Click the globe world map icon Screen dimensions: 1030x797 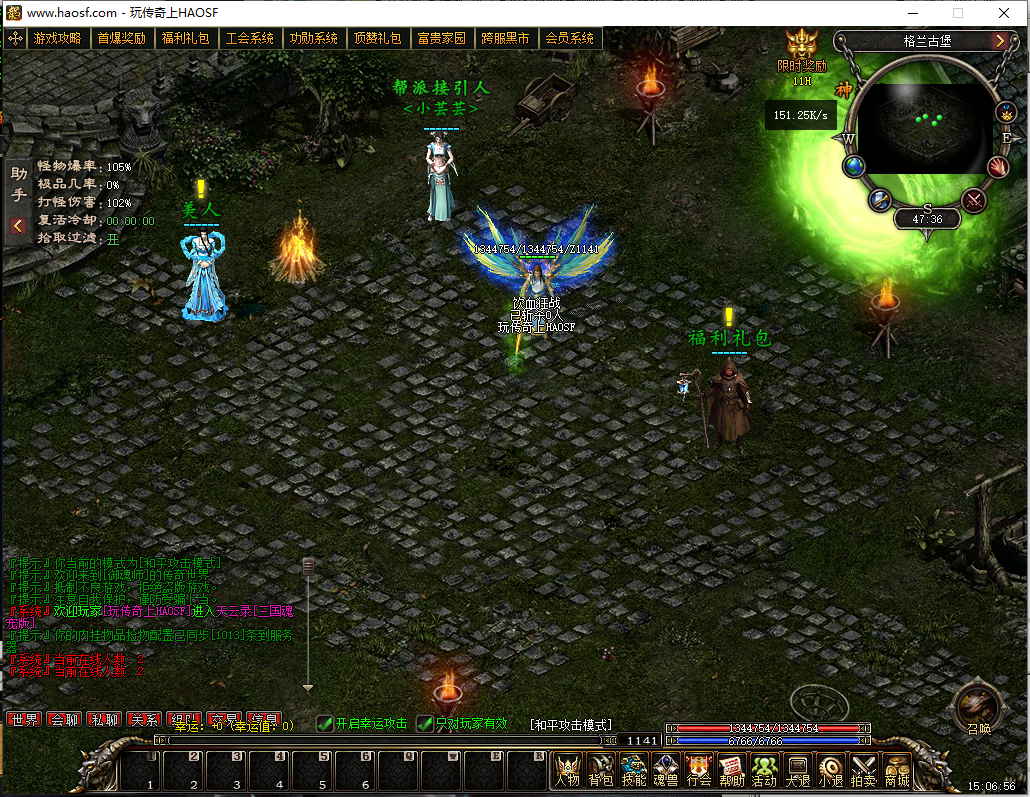click(853, 167)
